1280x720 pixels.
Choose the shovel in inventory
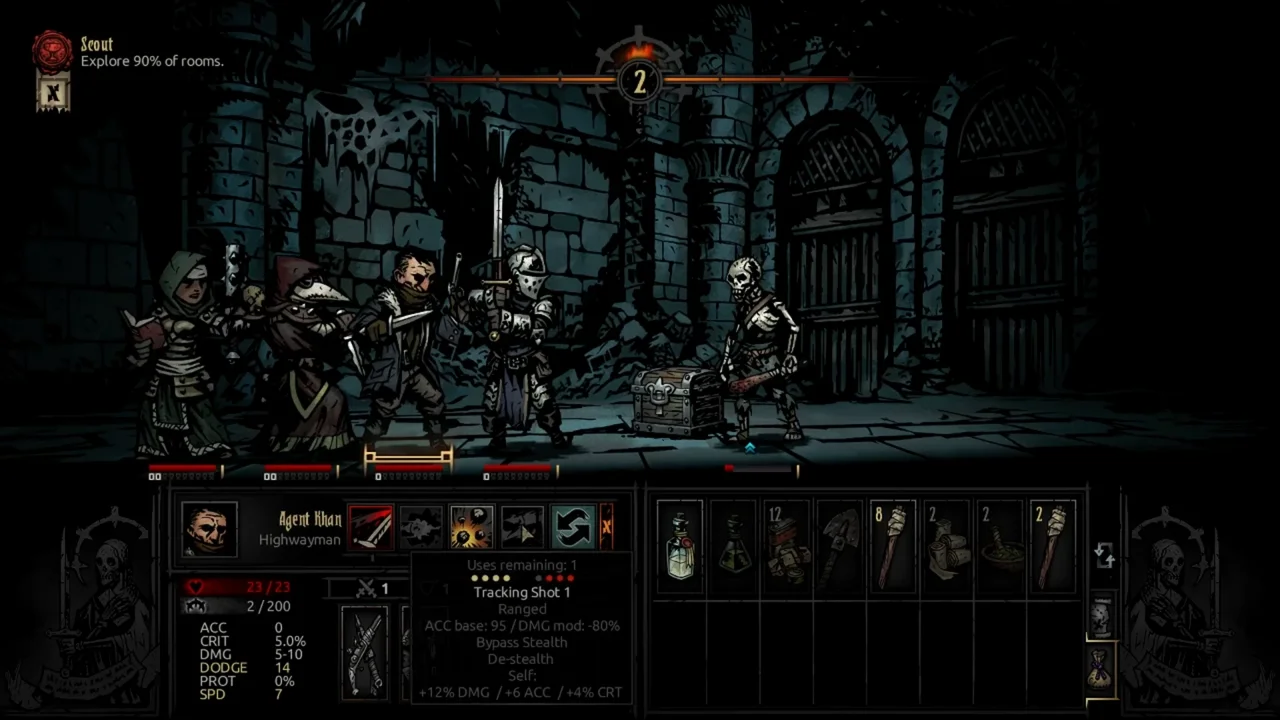840,547
